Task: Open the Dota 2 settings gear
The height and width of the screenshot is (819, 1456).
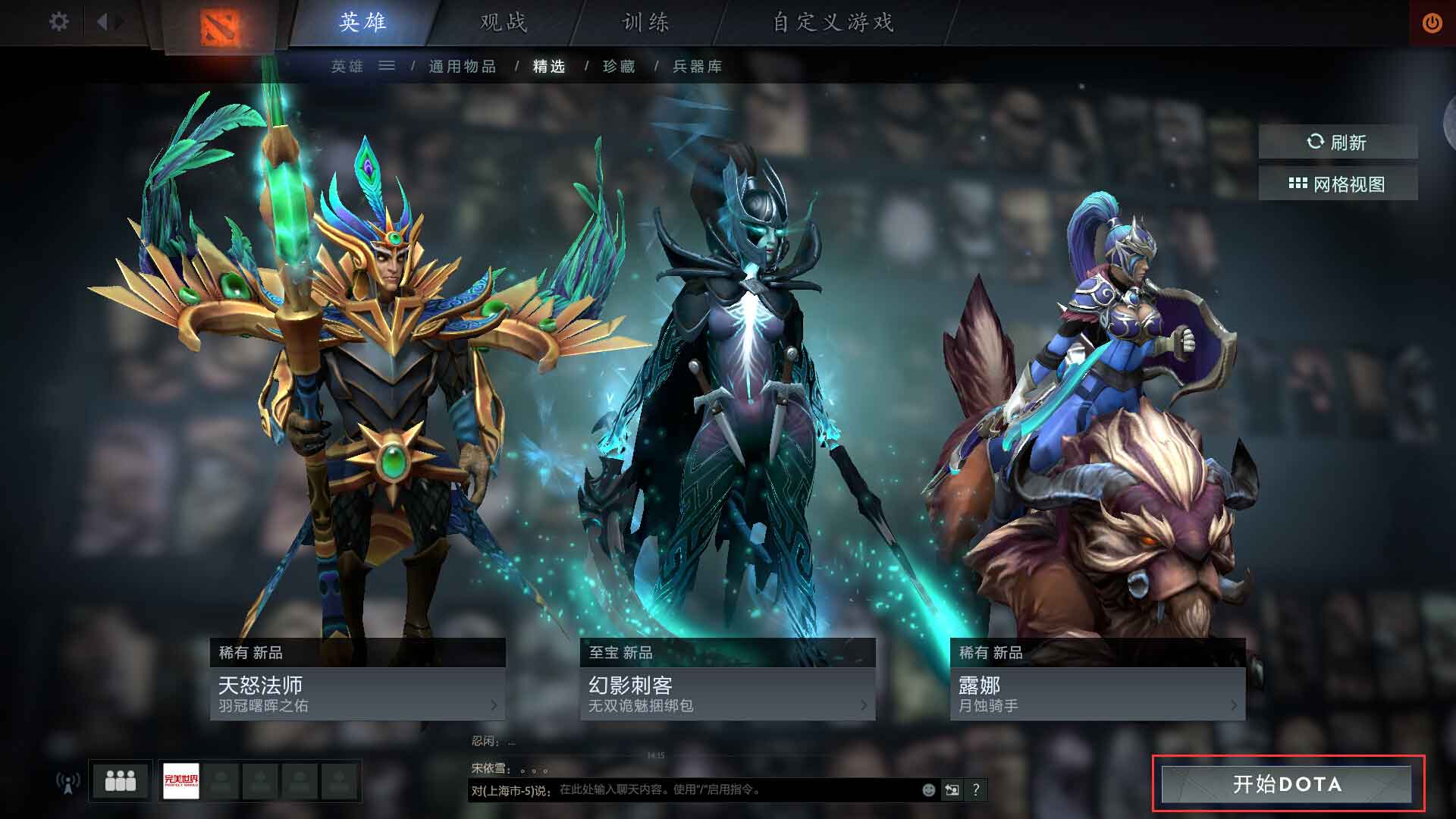Action: pos(58,23)
